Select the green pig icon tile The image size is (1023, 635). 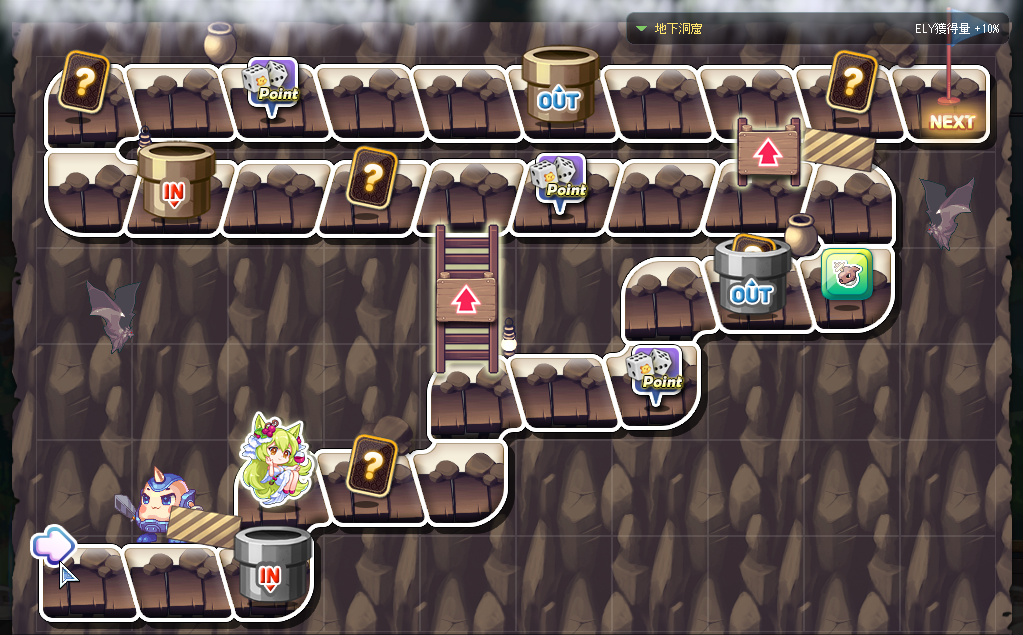tap(847, 275)
